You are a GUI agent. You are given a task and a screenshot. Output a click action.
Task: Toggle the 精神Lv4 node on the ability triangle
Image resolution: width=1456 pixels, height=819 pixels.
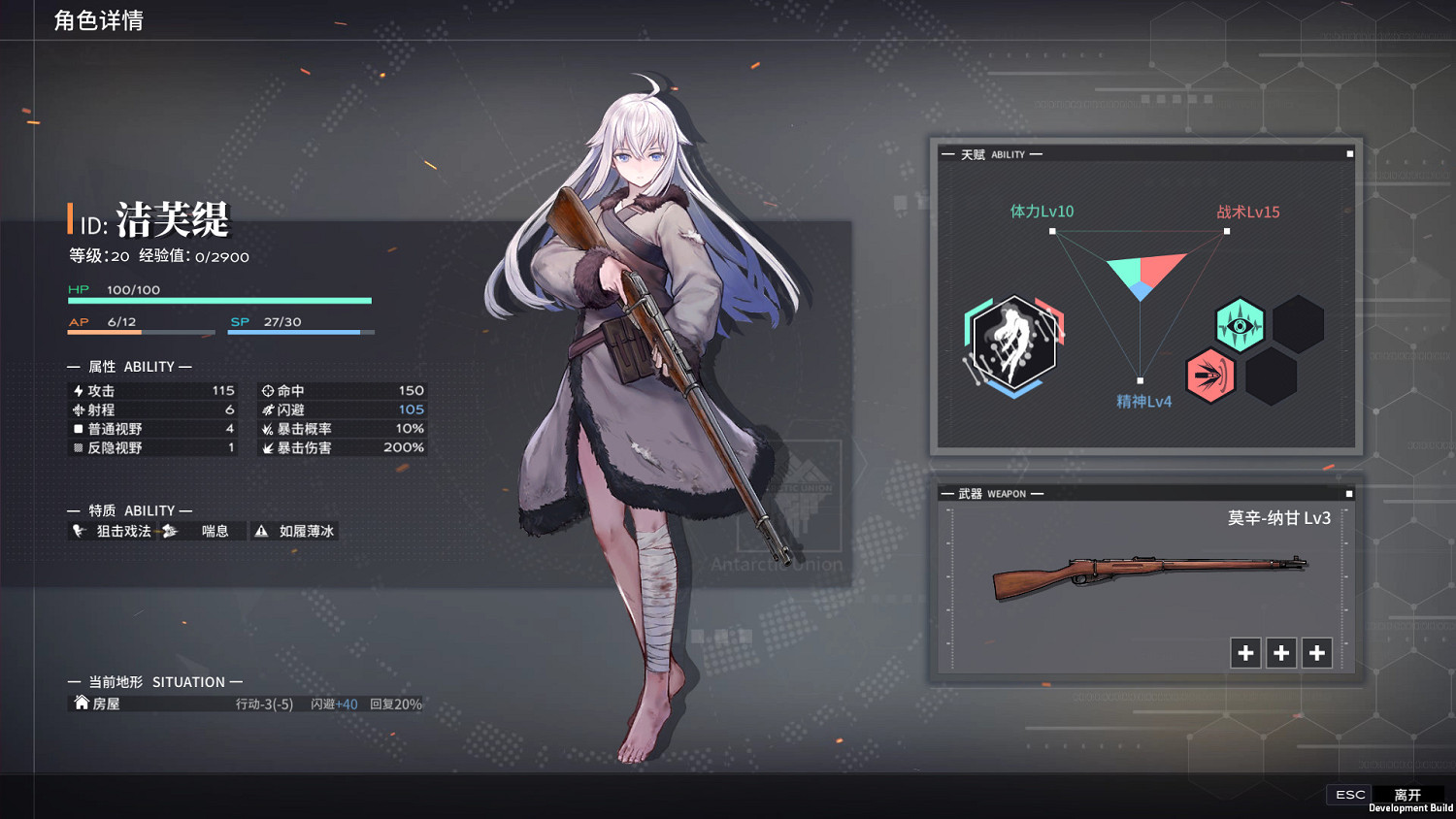[x=1140, y=379]
